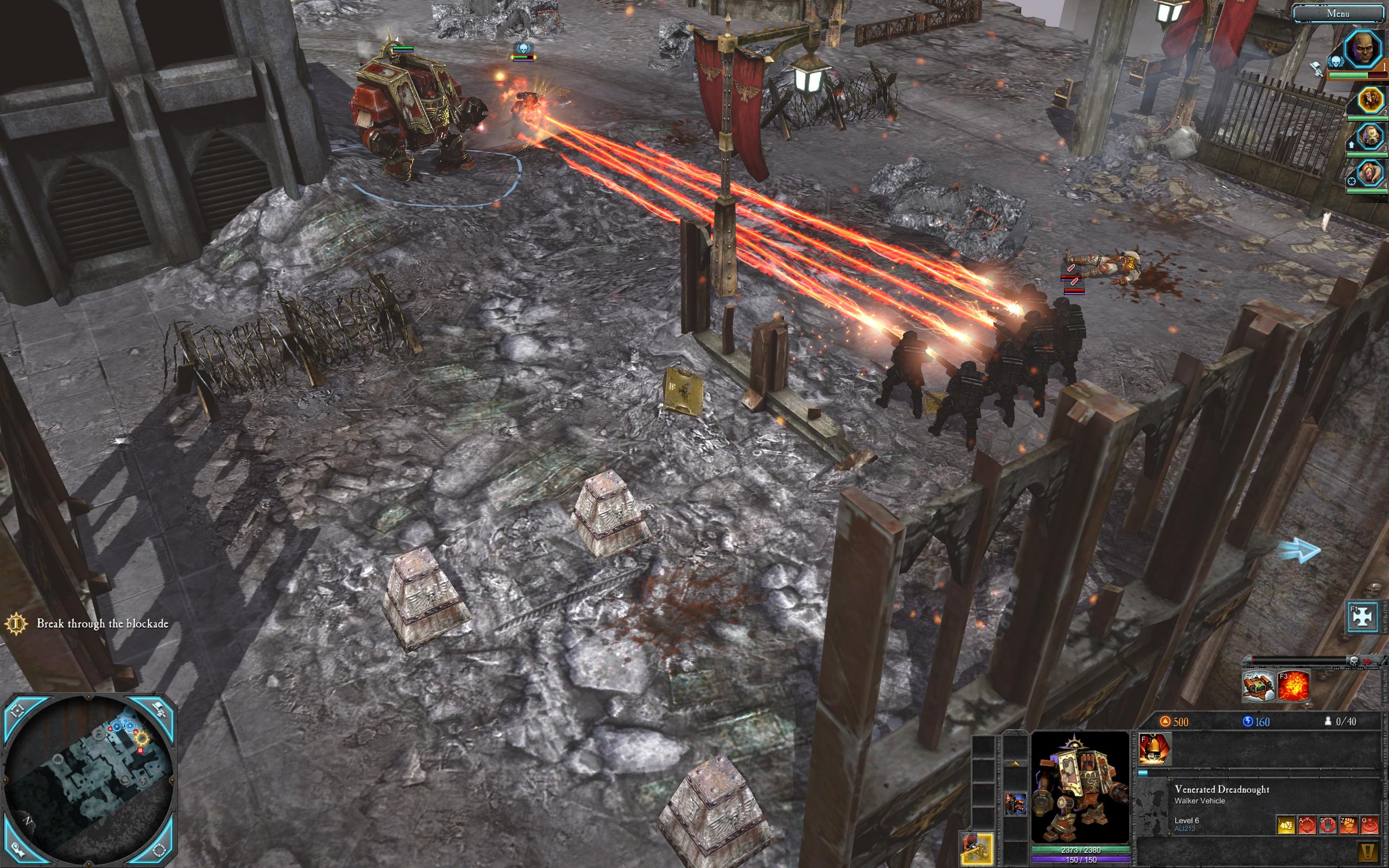Select the bald commander hero portrait

[1363, 49]
